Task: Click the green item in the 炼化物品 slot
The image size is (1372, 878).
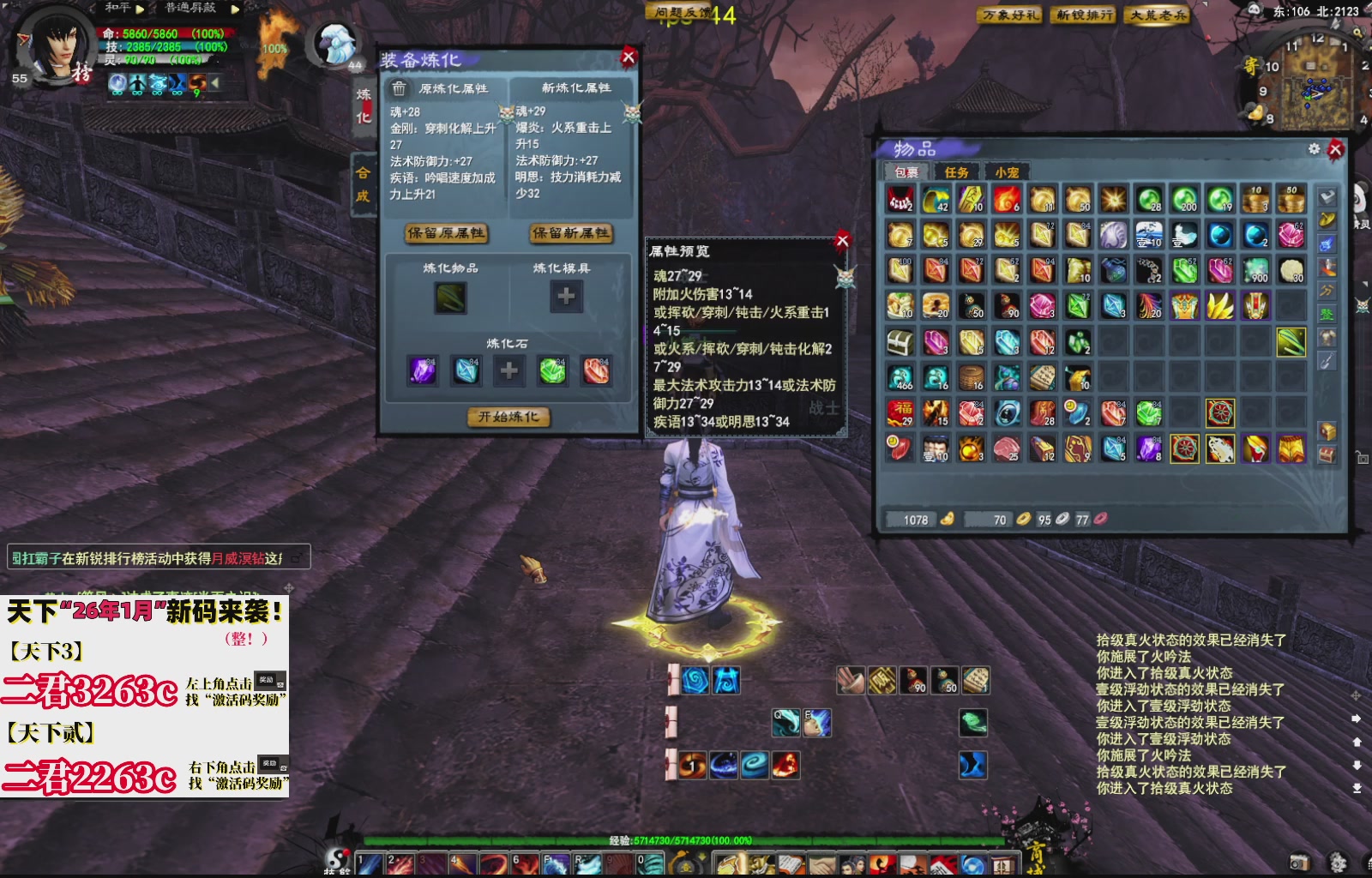Action: coord(450,298)
